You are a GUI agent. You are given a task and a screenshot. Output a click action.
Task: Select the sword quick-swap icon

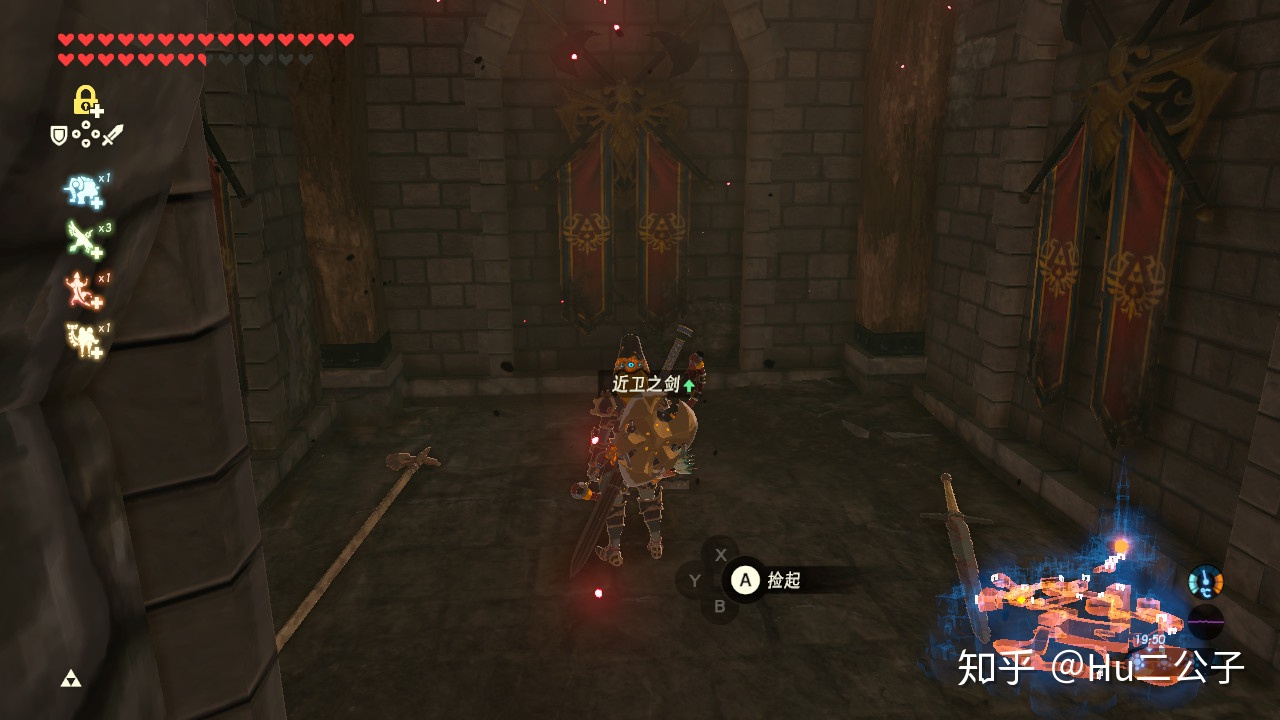pyautogui.click(x=112, y=134)
